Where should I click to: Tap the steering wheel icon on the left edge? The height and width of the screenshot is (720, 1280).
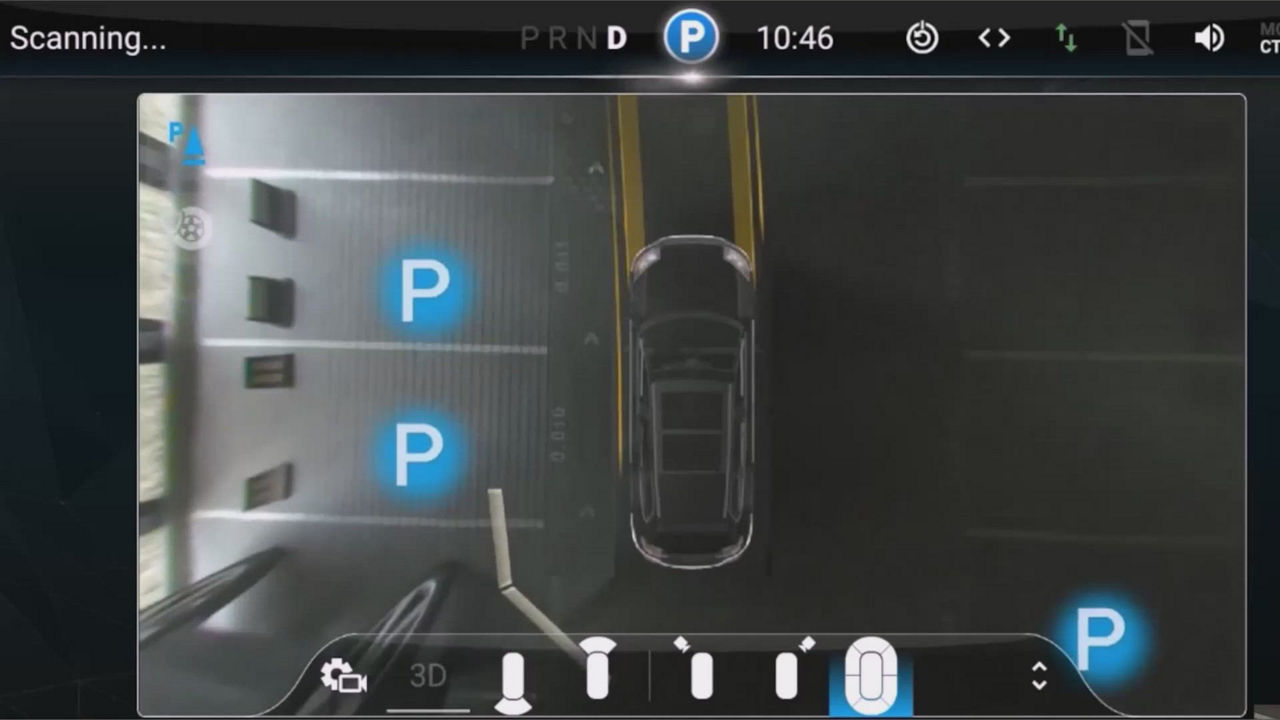point(189,228)
